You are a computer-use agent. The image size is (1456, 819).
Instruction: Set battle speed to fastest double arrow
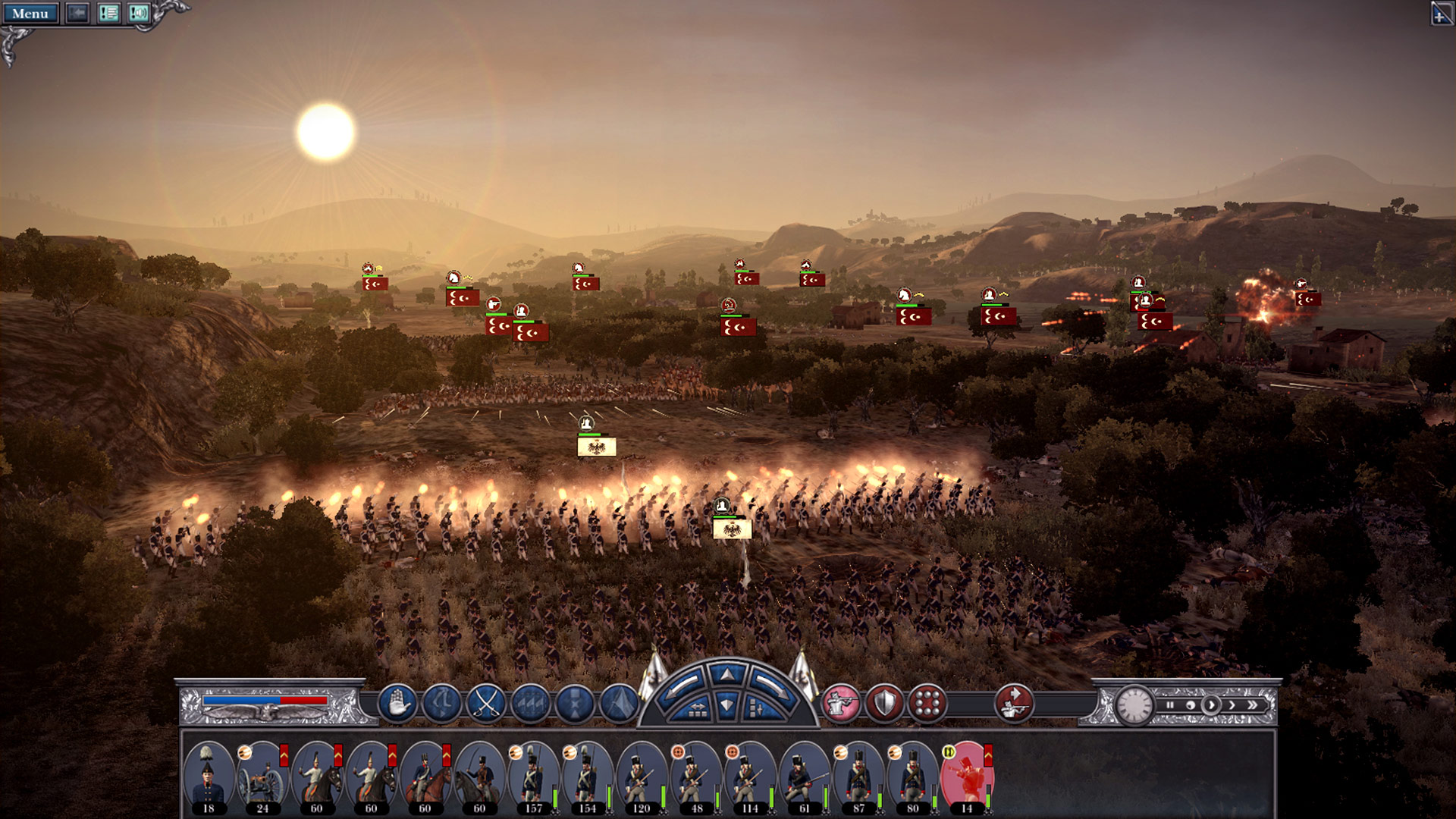click(x=1253, y=705)
